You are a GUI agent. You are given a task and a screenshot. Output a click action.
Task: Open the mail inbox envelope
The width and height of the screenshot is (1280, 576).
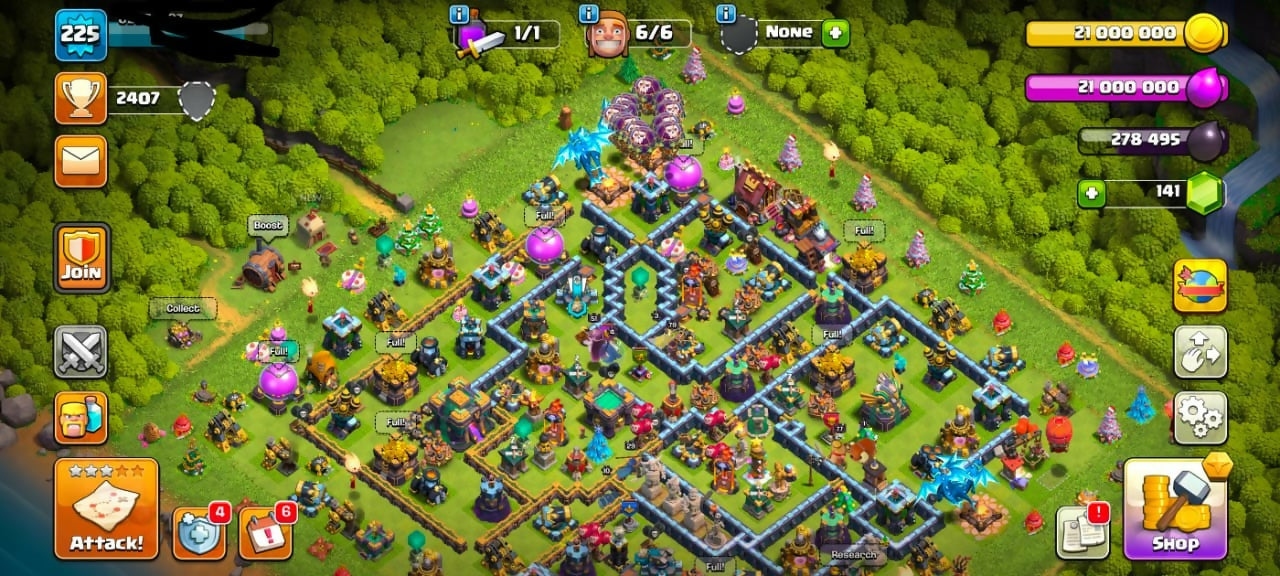tap(81, 160)
